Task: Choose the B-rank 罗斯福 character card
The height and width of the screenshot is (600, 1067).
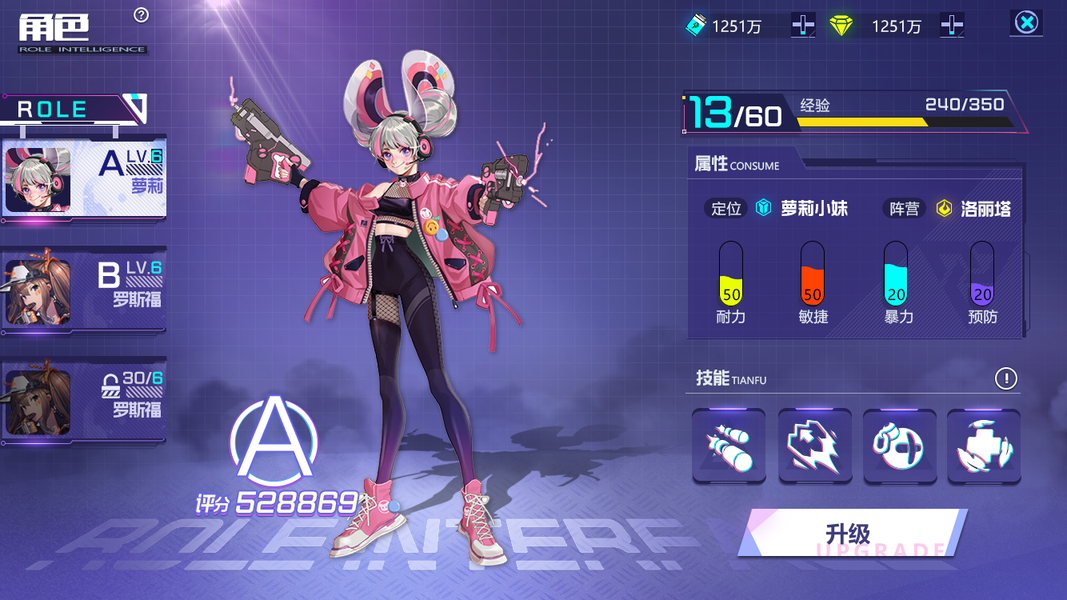Action: (84, 291)
